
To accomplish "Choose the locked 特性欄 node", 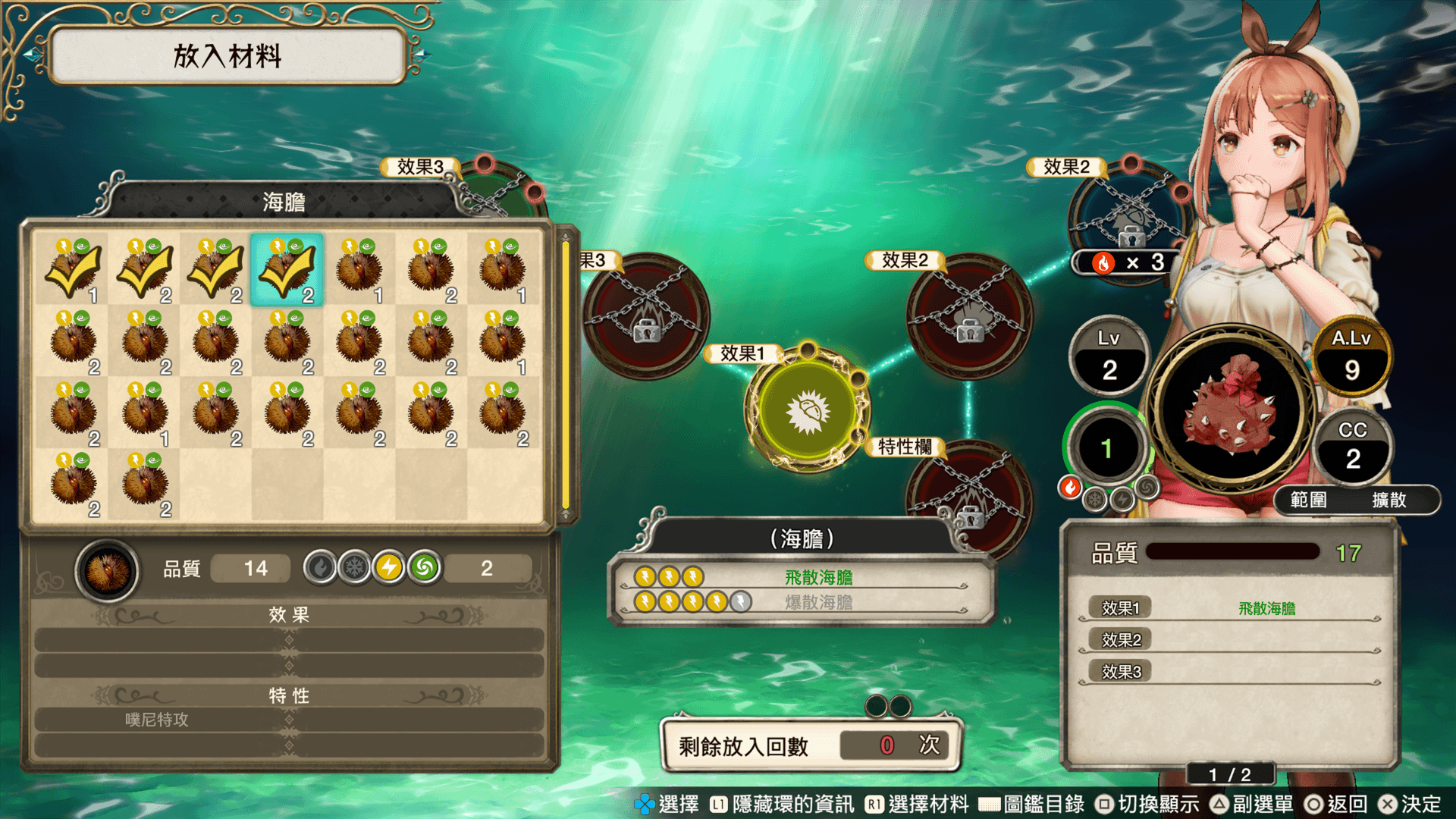I will [969, 497].
